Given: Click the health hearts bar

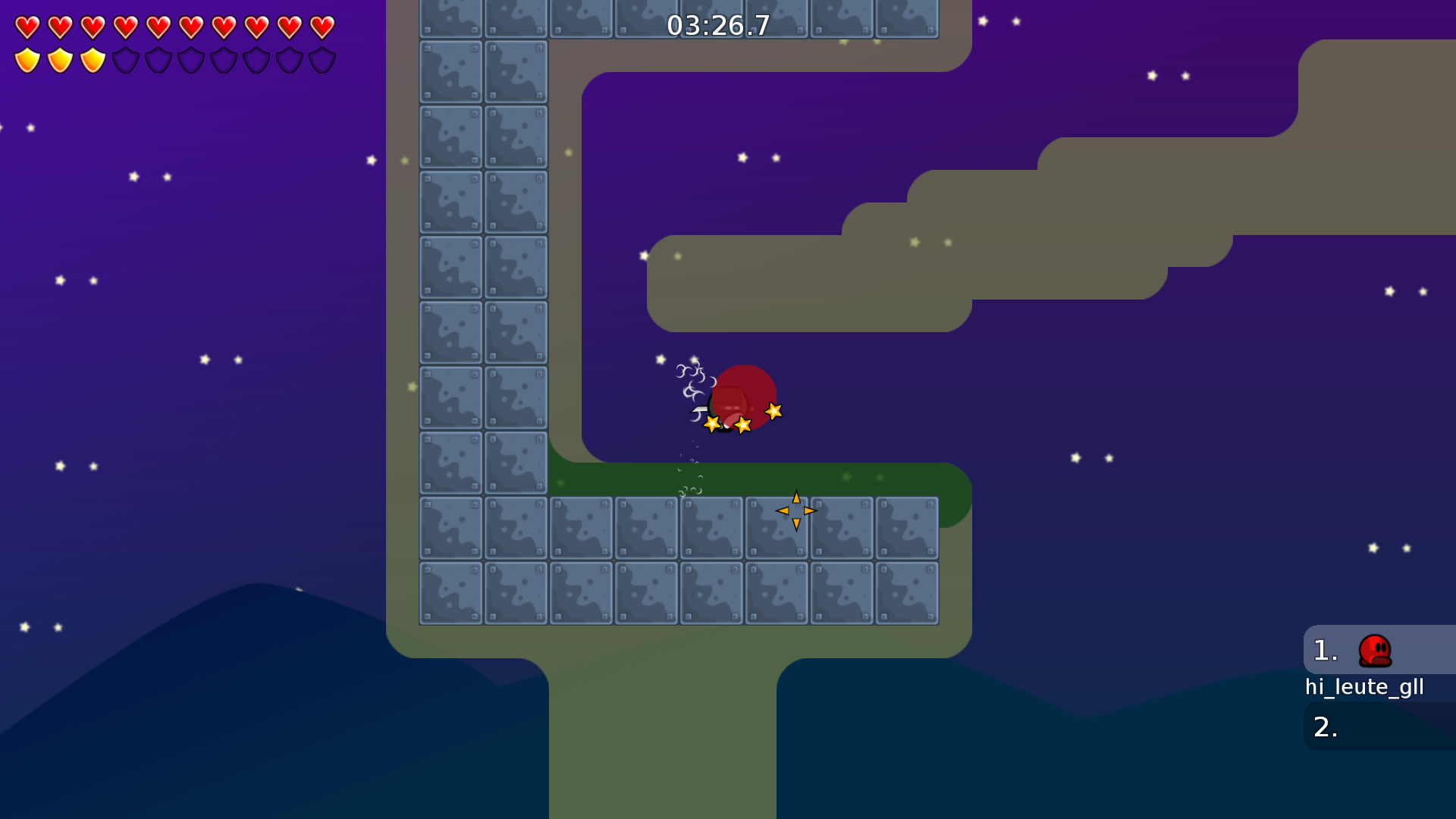Looking at the screenshot, I should [x=173, y=28].
